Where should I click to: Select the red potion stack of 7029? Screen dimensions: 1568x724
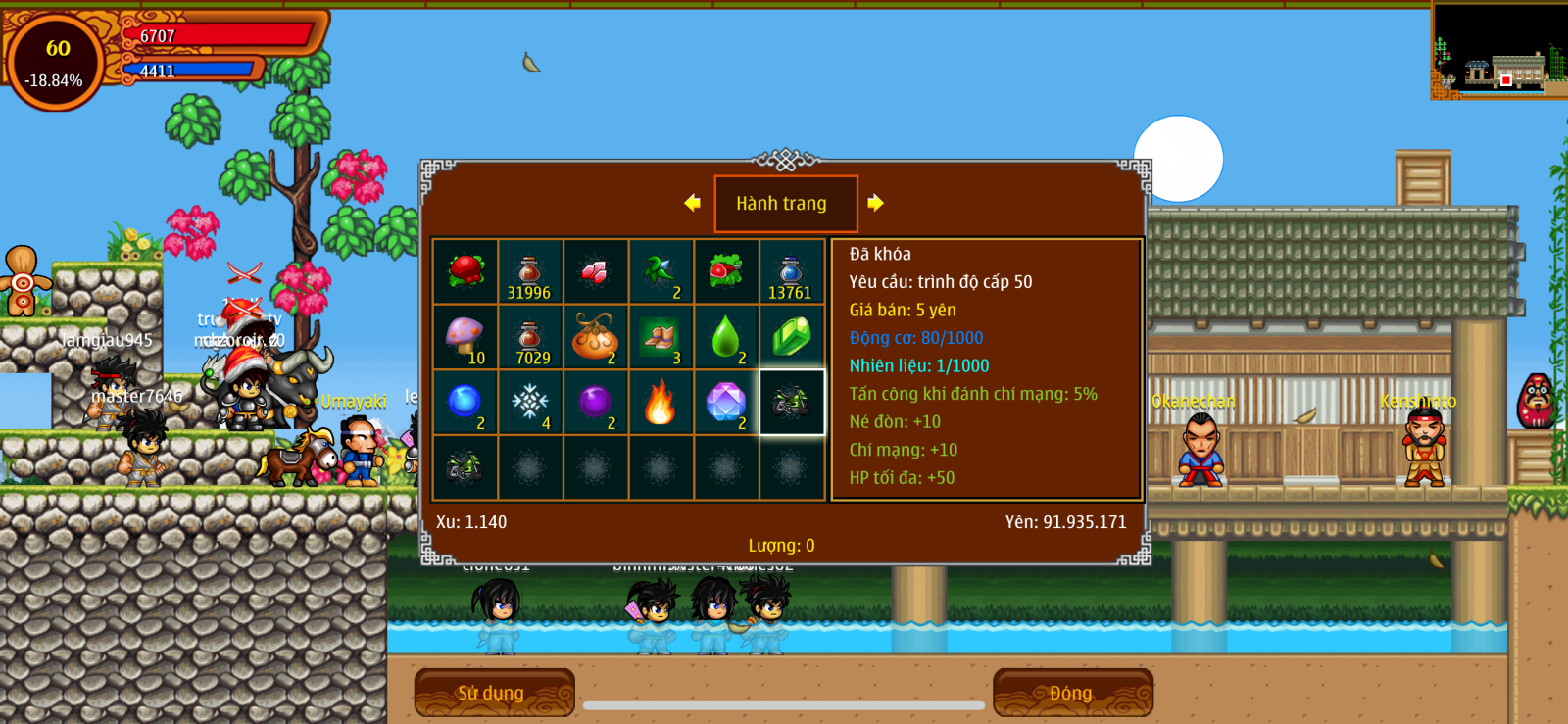pyautogui.click(x=530, y=336)
